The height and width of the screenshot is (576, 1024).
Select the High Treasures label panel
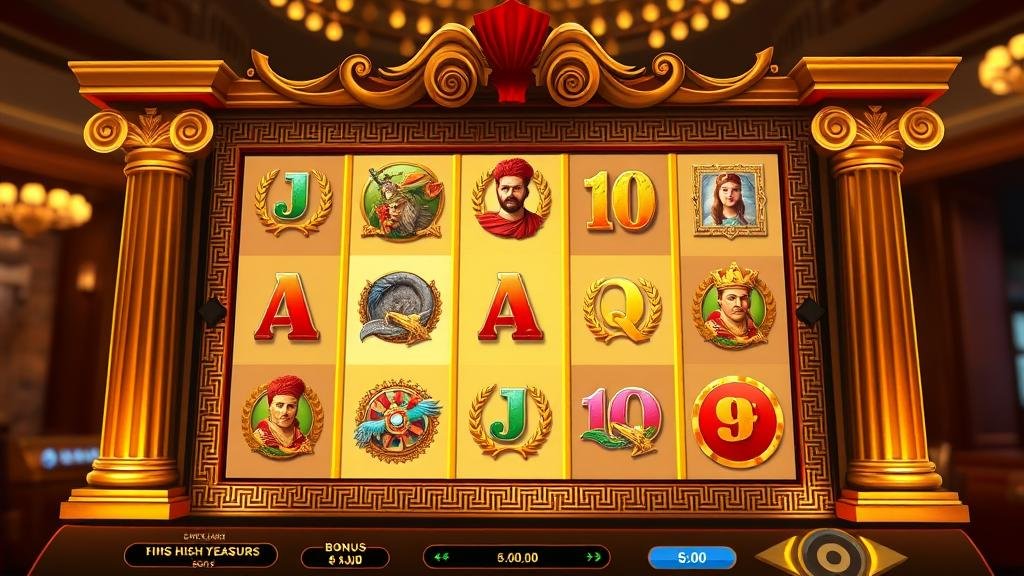pyautogui.click(x=200, y=554)
